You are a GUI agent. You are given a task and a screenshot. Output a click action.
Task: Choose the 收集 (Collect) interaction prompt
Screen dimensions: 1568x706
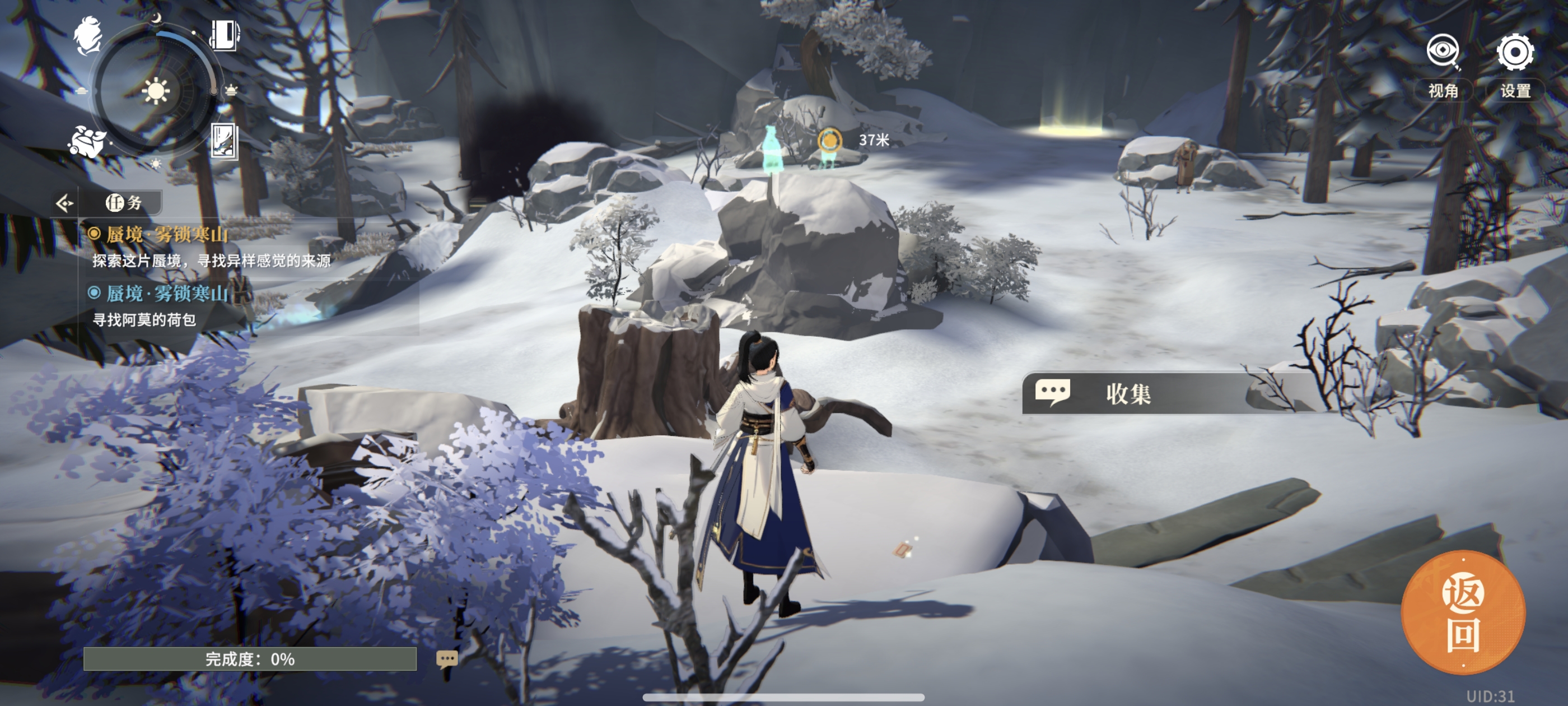[1126, 393]
